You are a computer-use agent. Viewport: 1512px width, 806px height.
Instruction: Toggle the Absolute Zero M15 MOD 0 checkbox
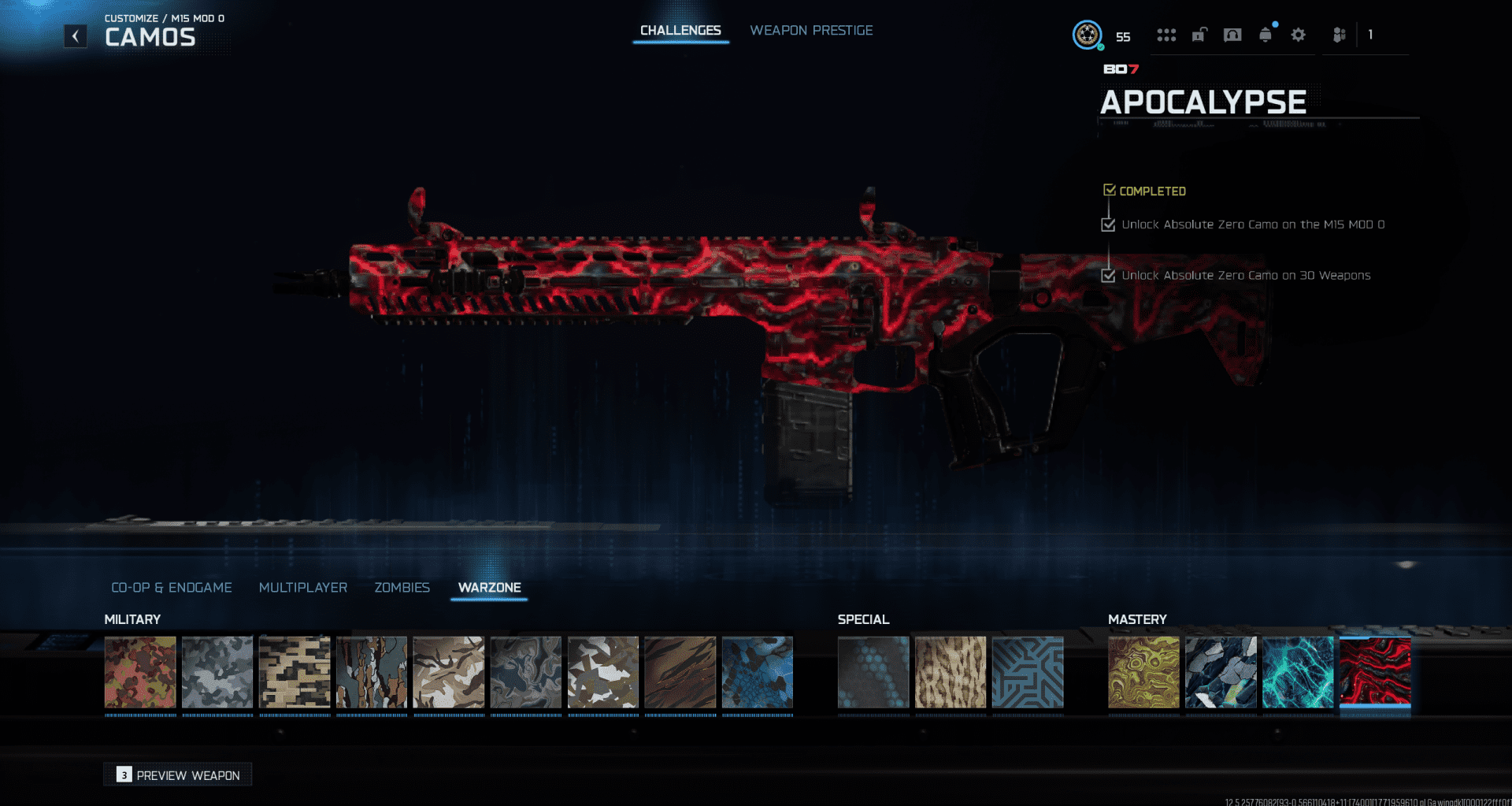[x=1108, y=224]
